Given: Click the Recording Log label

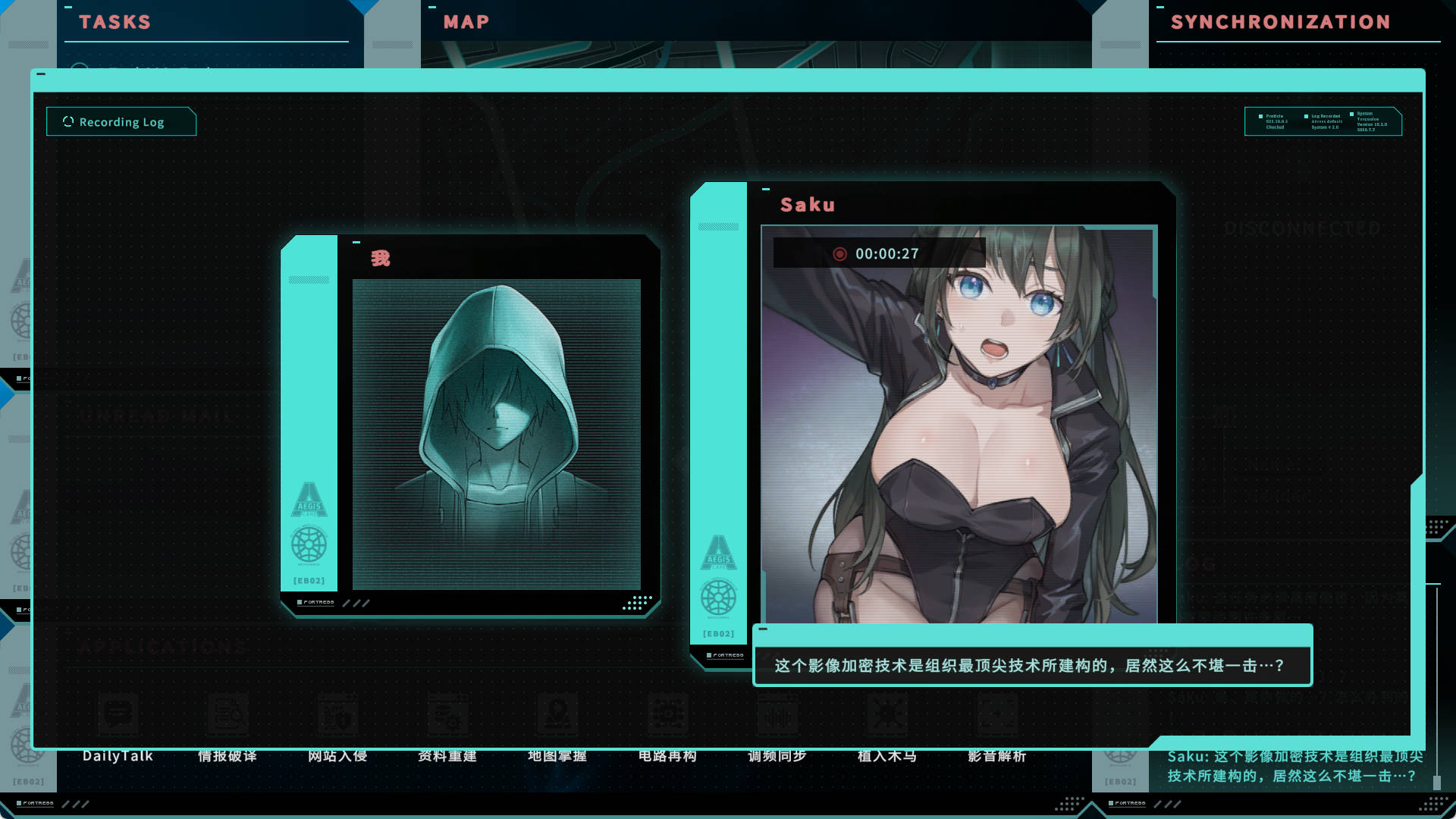Looking at the screenshot, I should (121, 122).
